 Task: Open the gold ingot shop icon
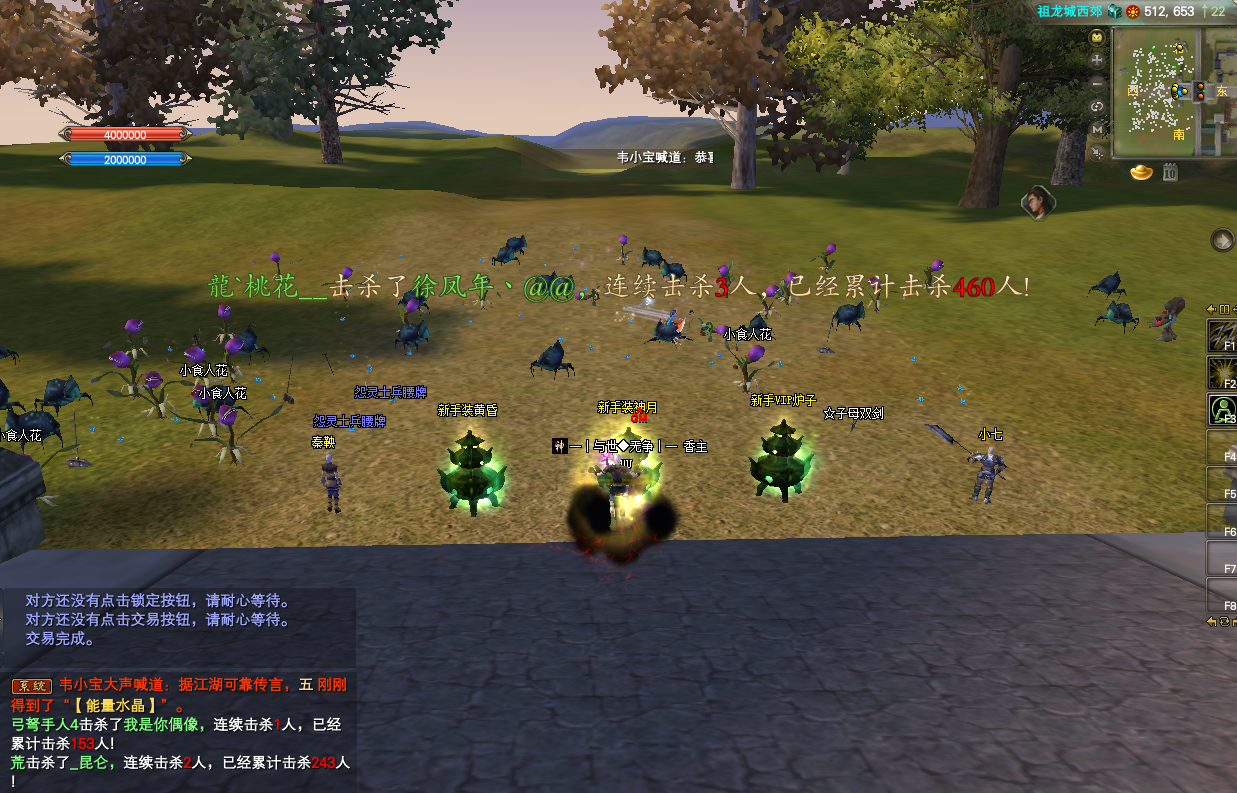pos(1142,173)
